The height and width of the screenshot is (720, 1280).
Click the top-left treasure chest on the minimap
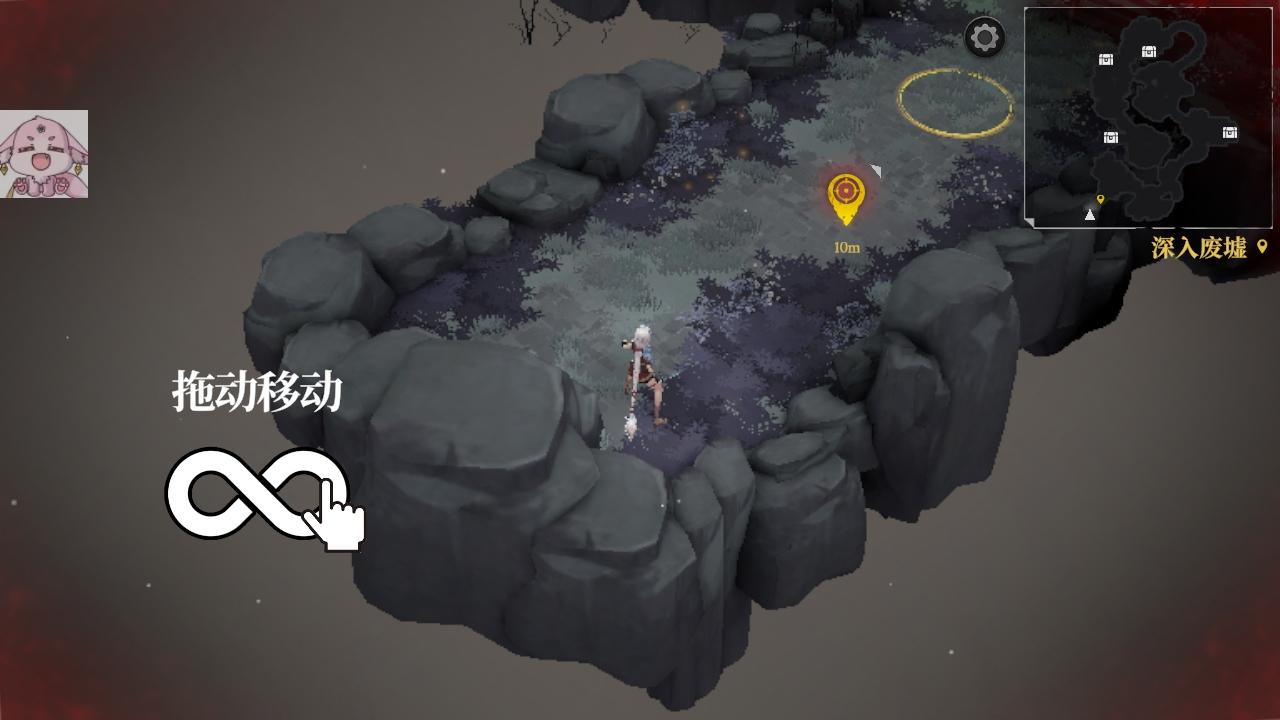click(1106, 60)
